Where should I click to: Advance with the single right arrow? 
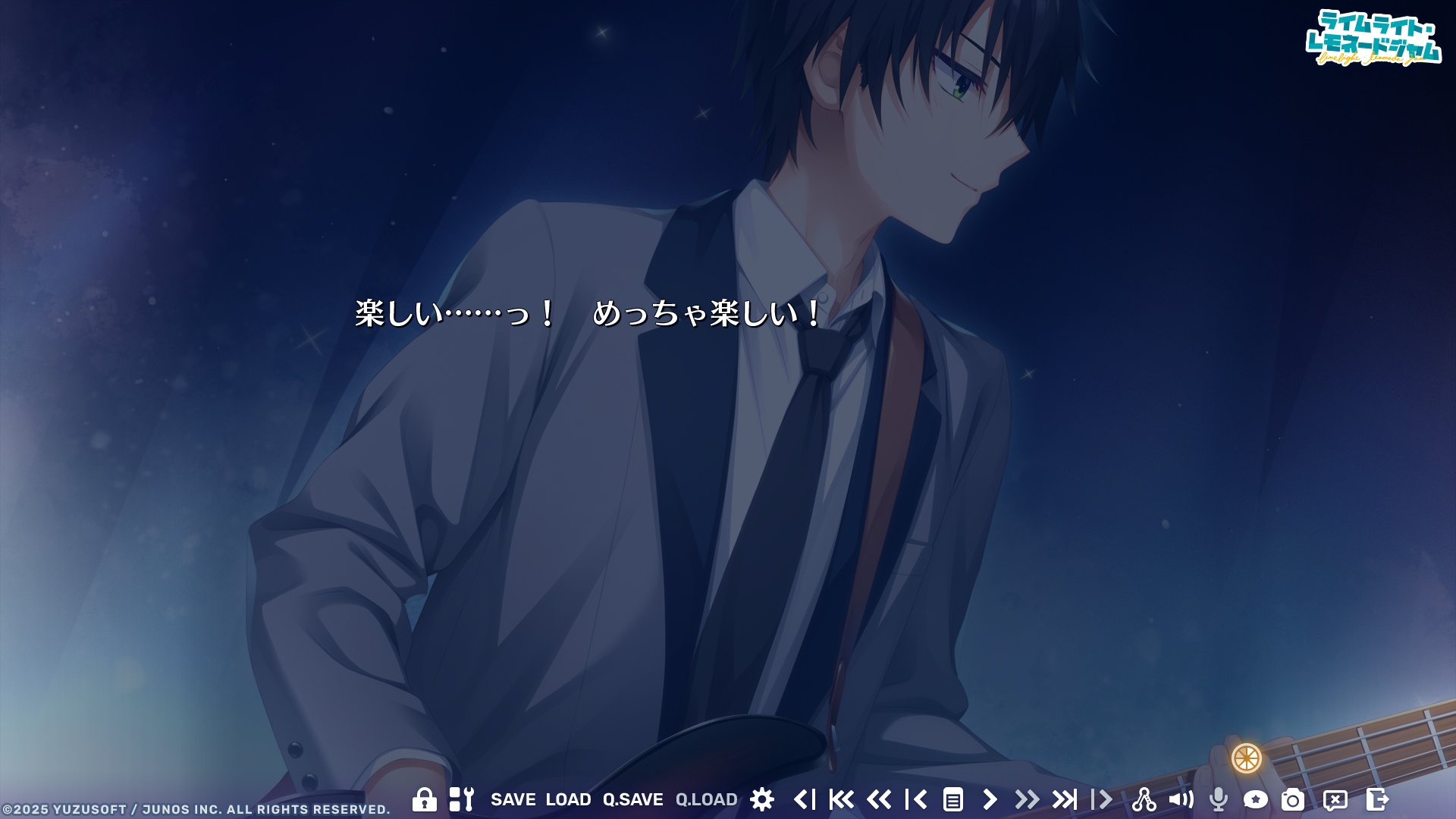point(990,799)
